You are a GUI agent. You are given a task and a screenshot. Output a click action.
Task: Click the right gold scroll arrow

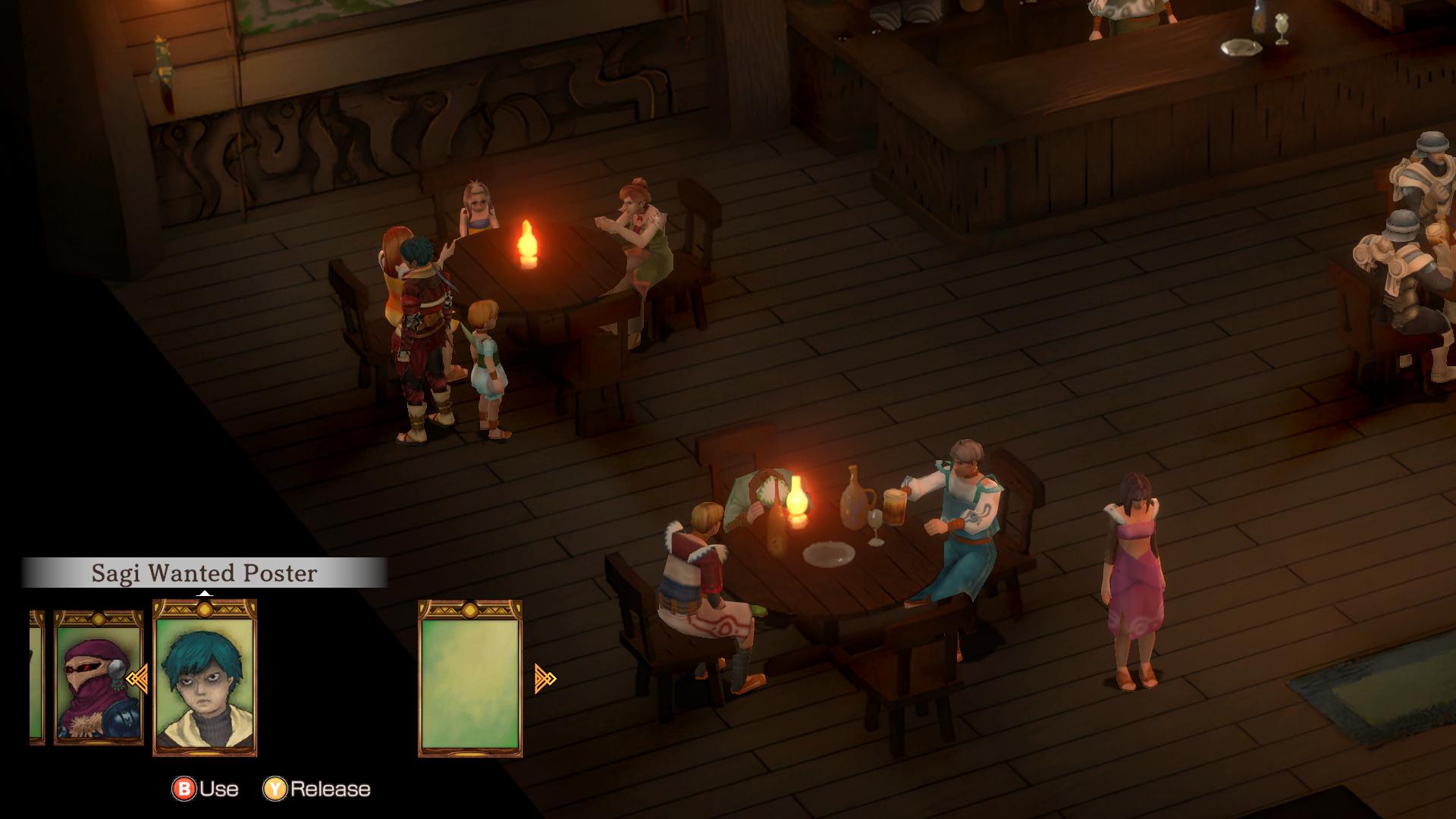(x=545, y=678)
